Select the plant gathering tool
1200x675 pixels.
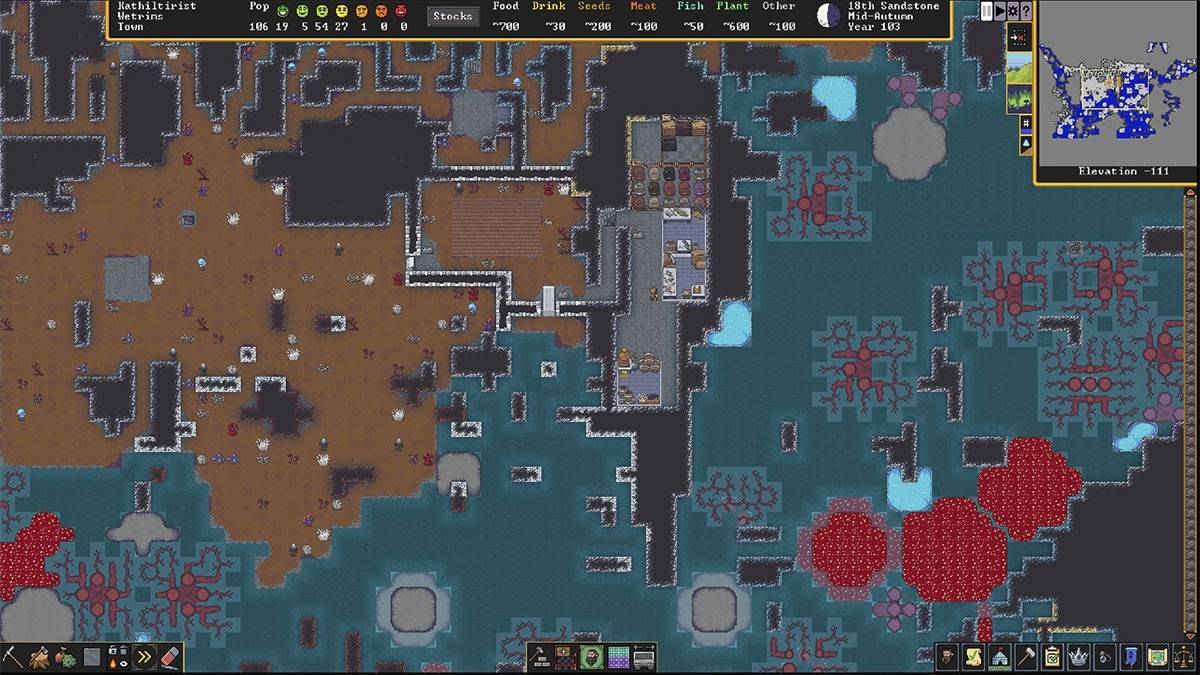[66, 657]
